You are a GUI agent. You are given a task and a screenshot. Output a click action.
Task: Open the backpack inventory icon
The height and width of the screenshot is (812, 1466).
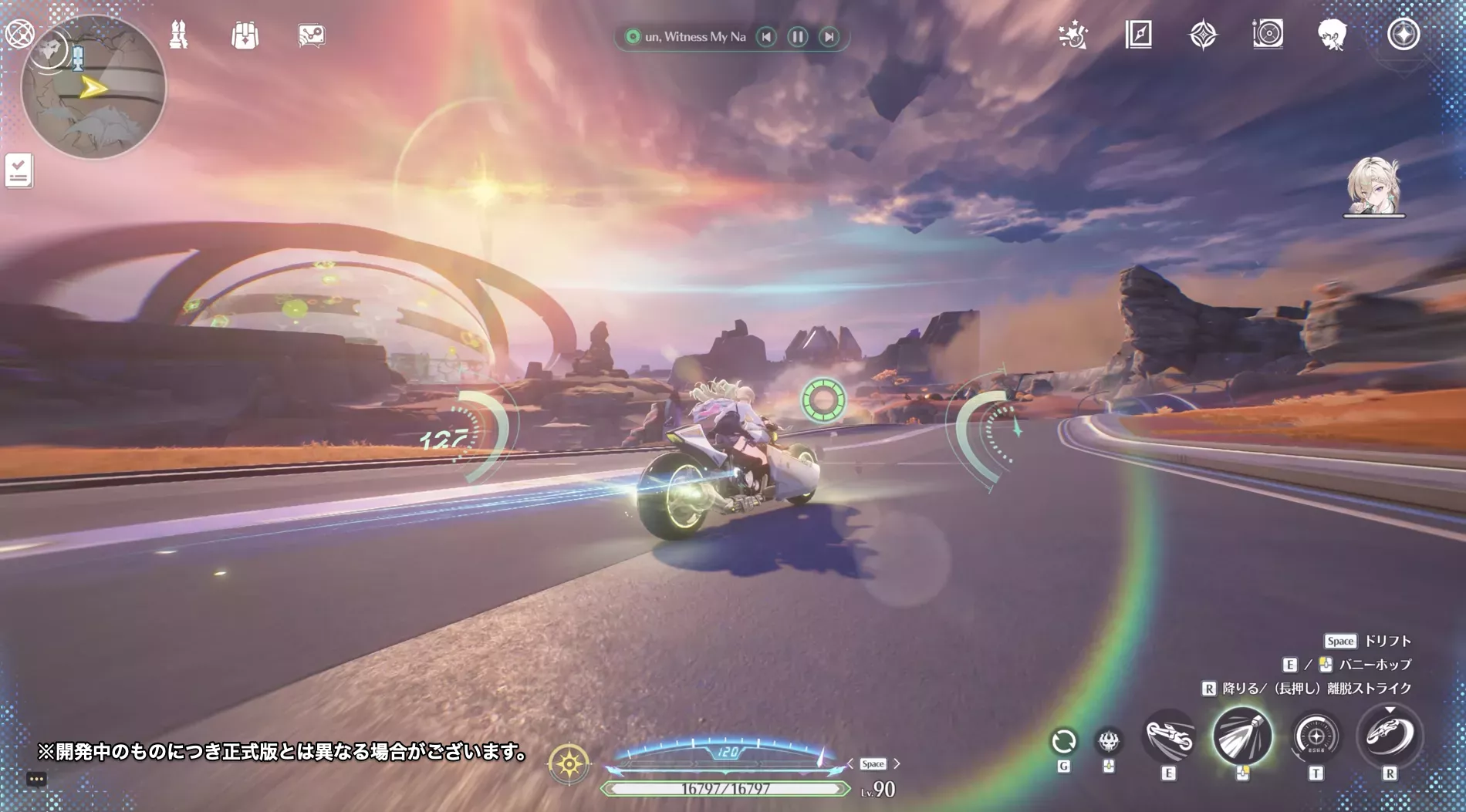click(245, 35)
